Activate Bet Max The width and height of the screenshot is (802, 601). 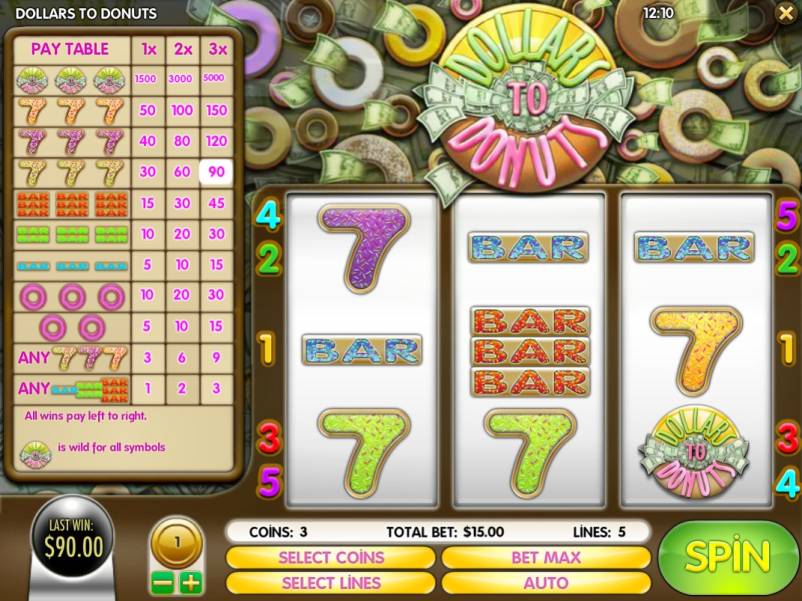(x=546, y=557)
